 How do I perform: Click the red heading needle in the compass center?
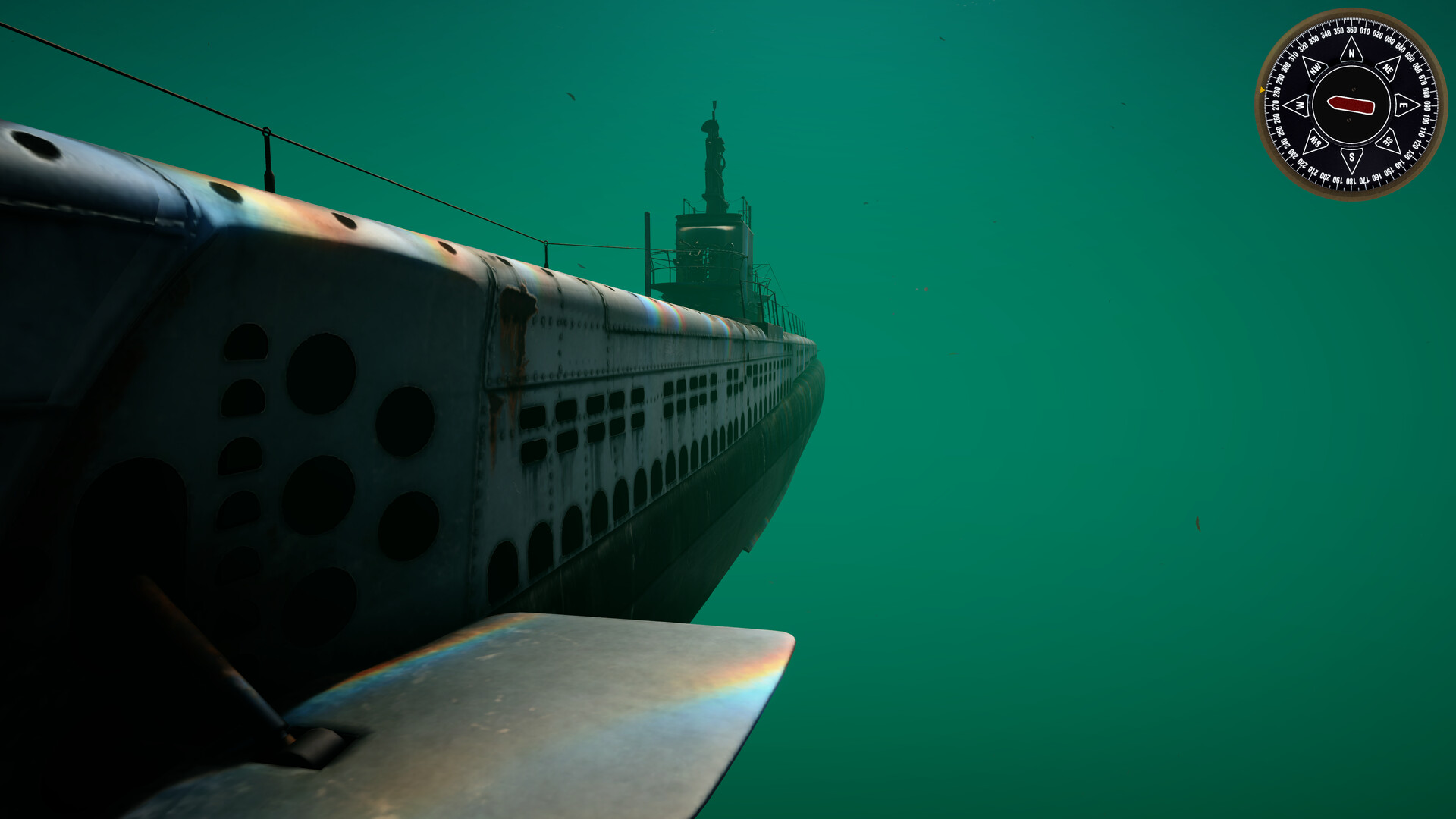(1352, 104)
